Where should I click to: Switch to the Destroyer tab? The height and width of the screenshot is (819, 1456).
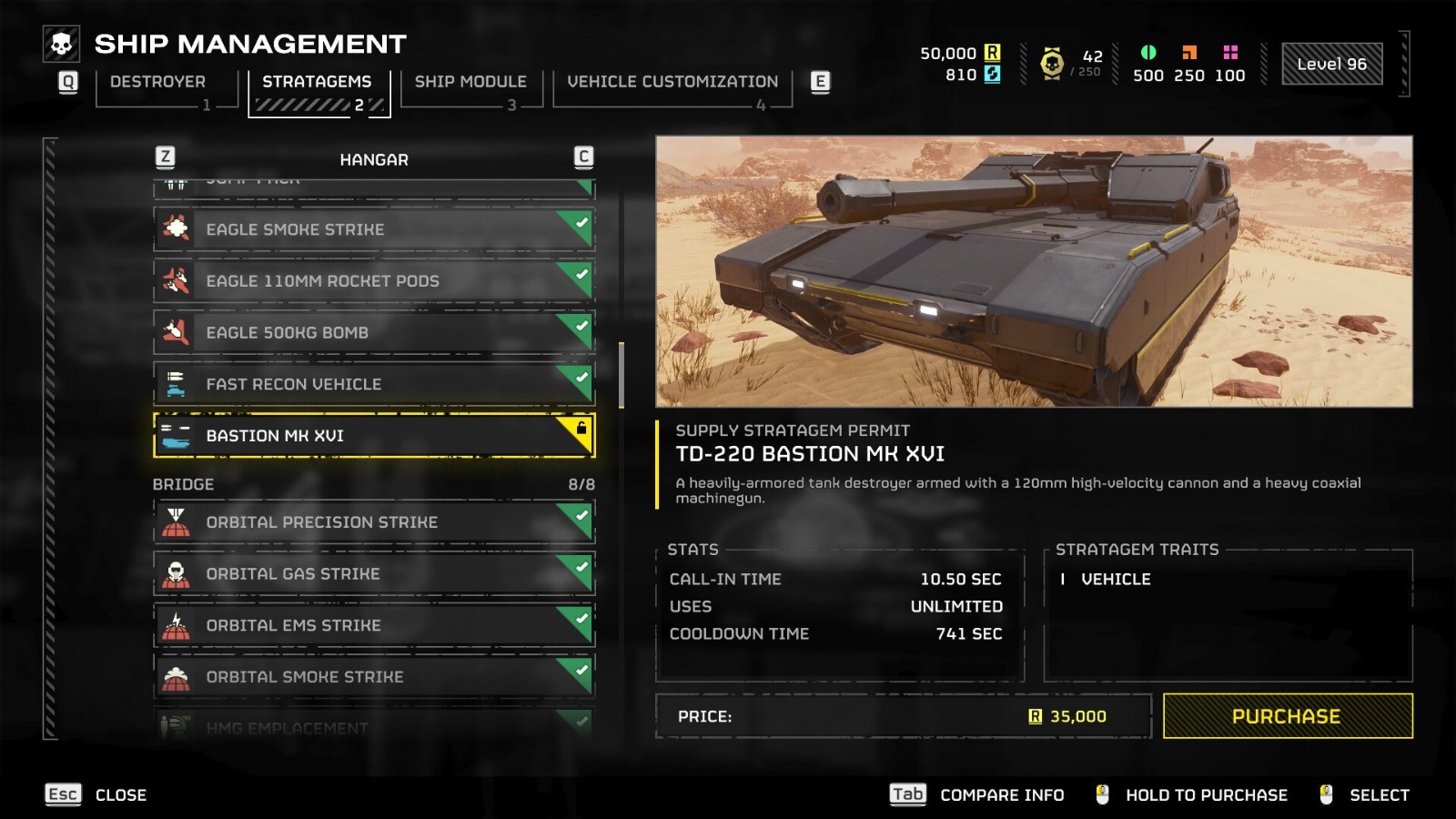point(157,82)
